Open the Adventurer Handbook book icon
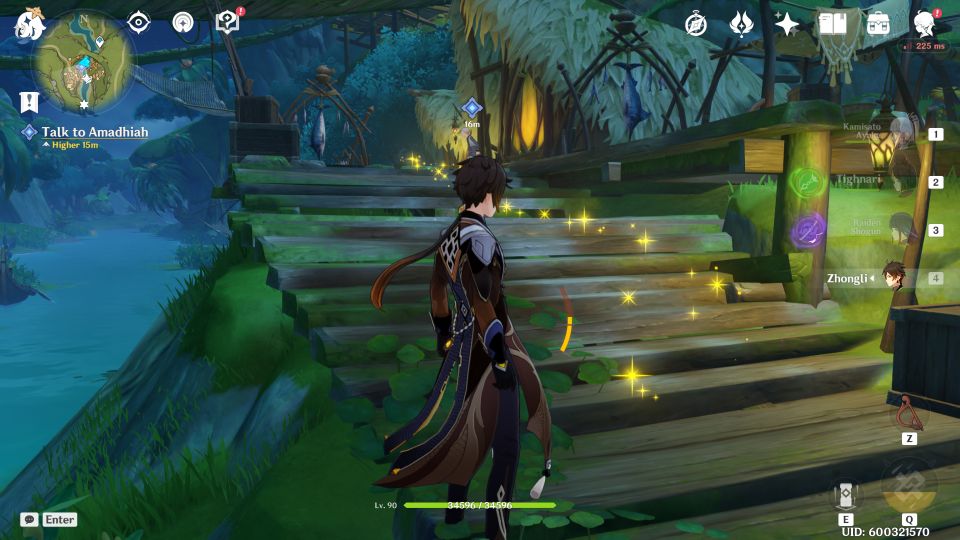Screen dimensions: 960x540 (832, 24)
